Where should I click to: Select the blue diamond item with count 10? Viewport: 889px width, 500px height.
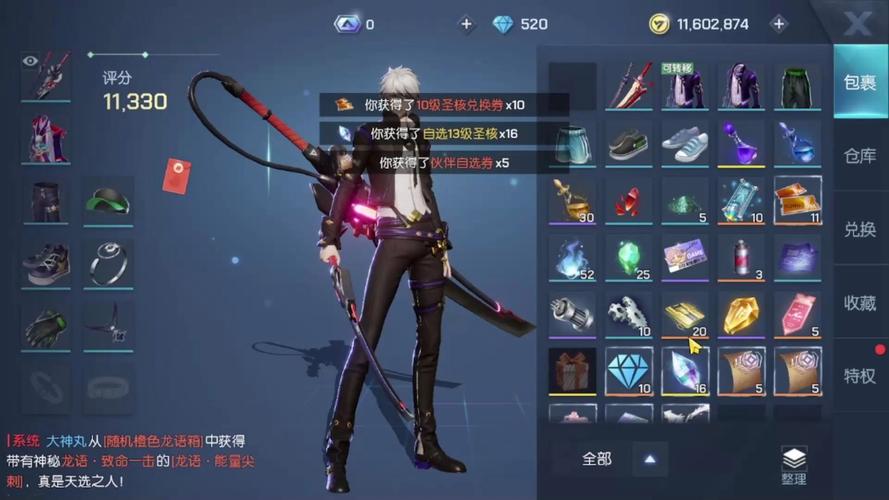pyautogui.click(x=629, y=370)
